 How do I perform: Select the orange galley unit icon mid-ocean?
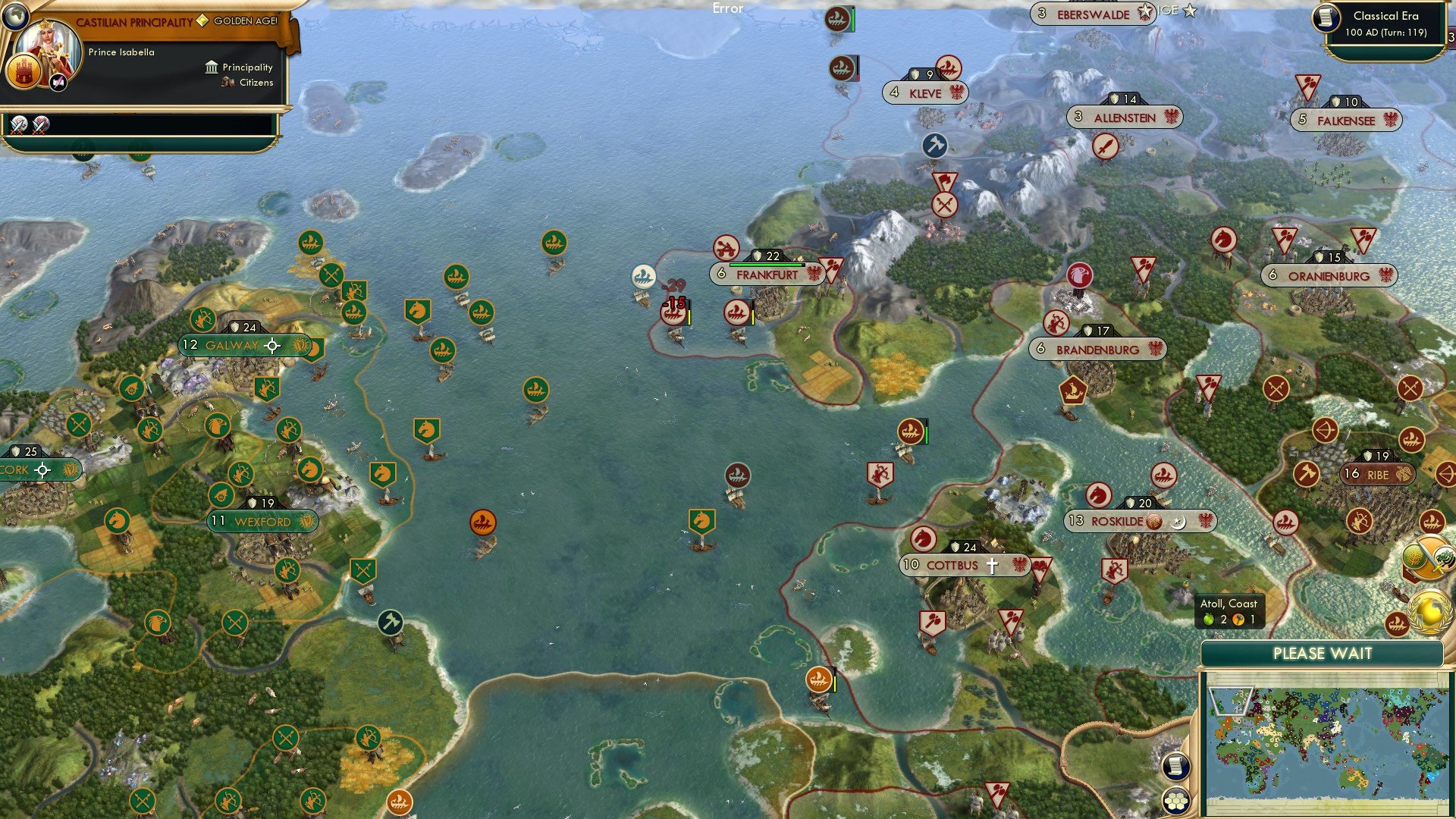pos(483,522)
